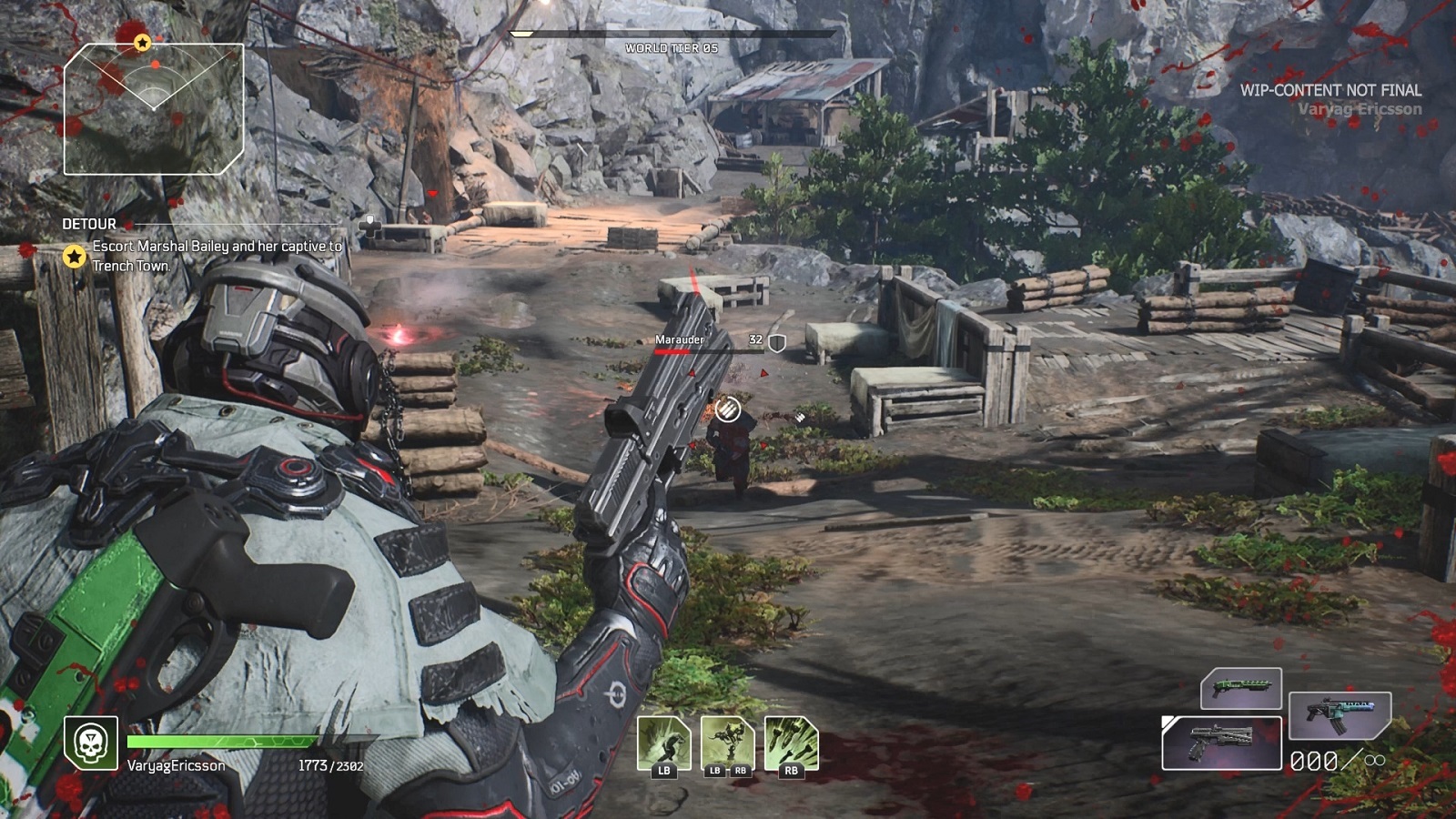Select the equipped pistol sidearm slot
The image size is (1456, 819).
[x=1222, y=743]
